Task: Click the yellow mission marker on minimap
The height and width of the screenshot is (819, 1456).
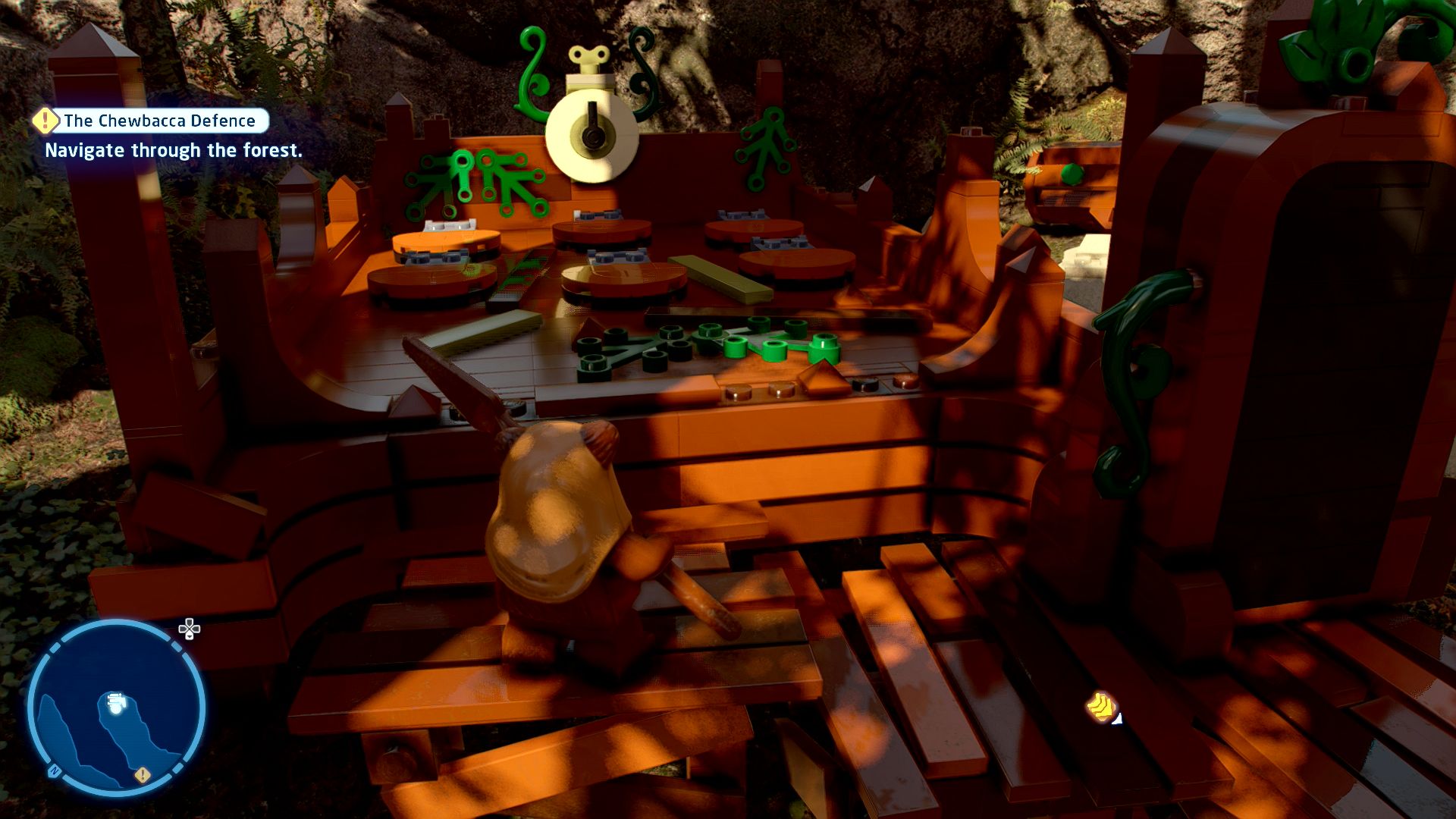Action: pos(142,775)
